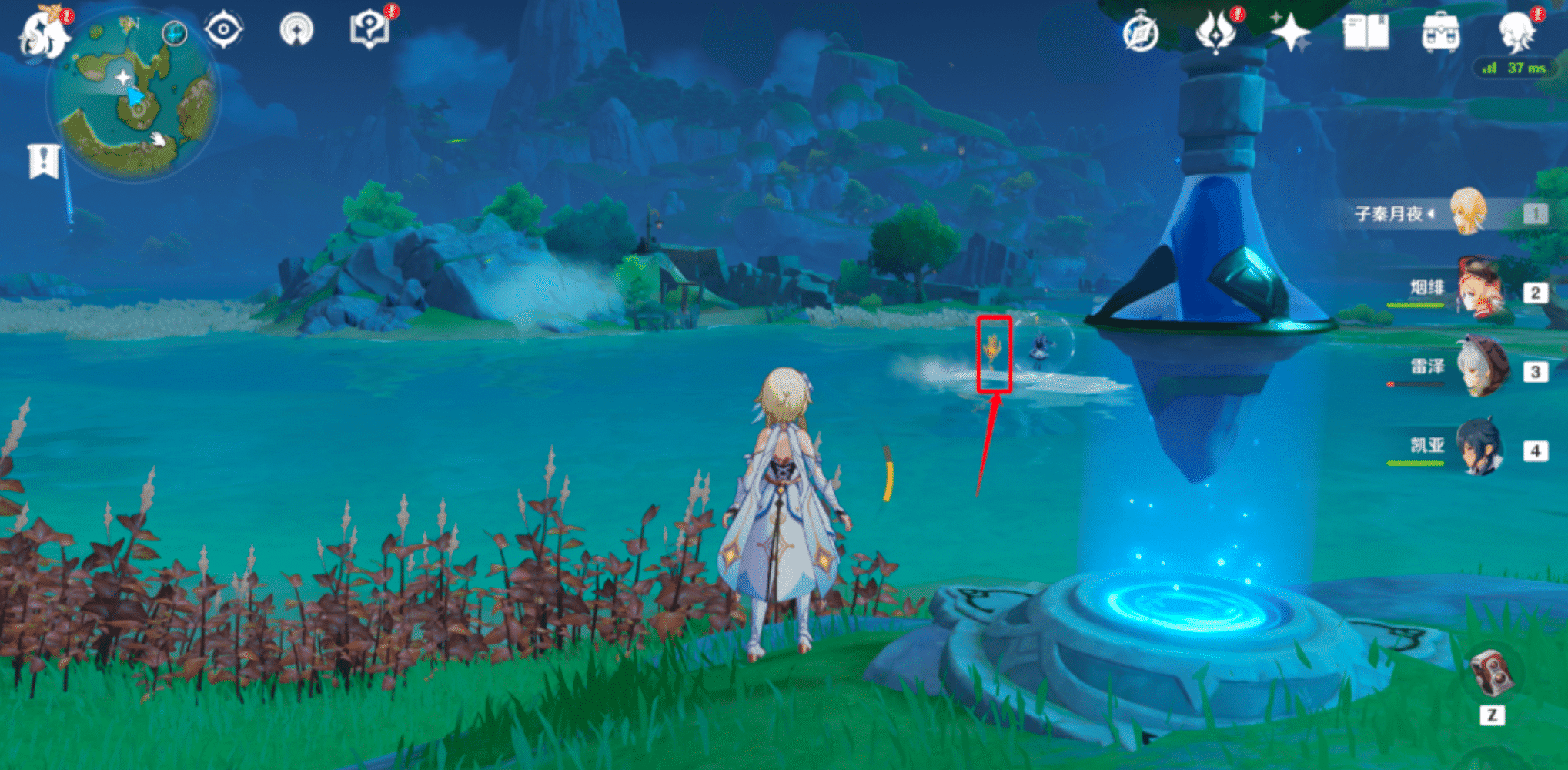
Task: Open the Events timer icon
Action: pos(1142,32)
